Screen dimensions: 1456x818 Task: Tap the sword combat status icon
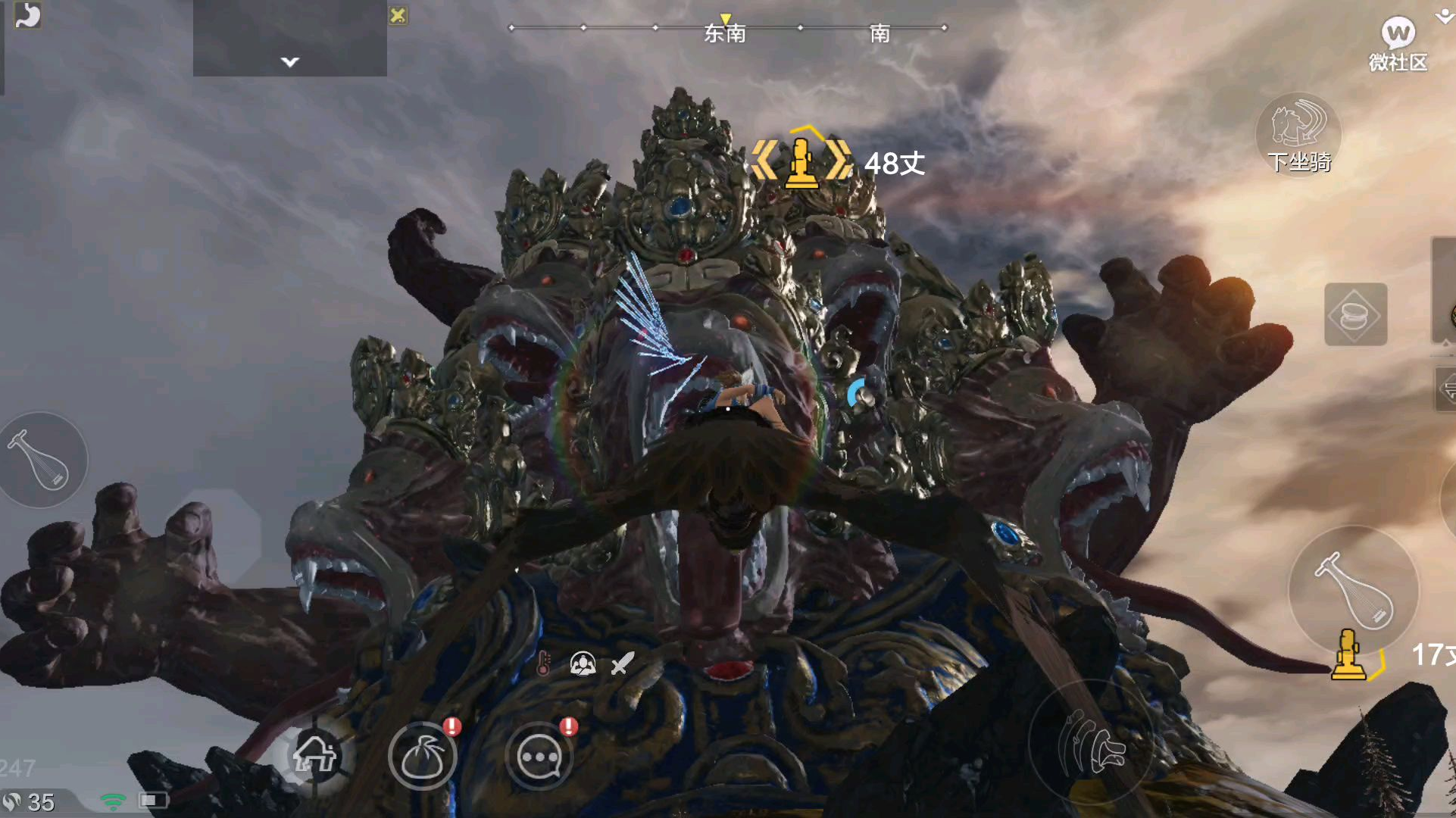click(x=622, y=663)
